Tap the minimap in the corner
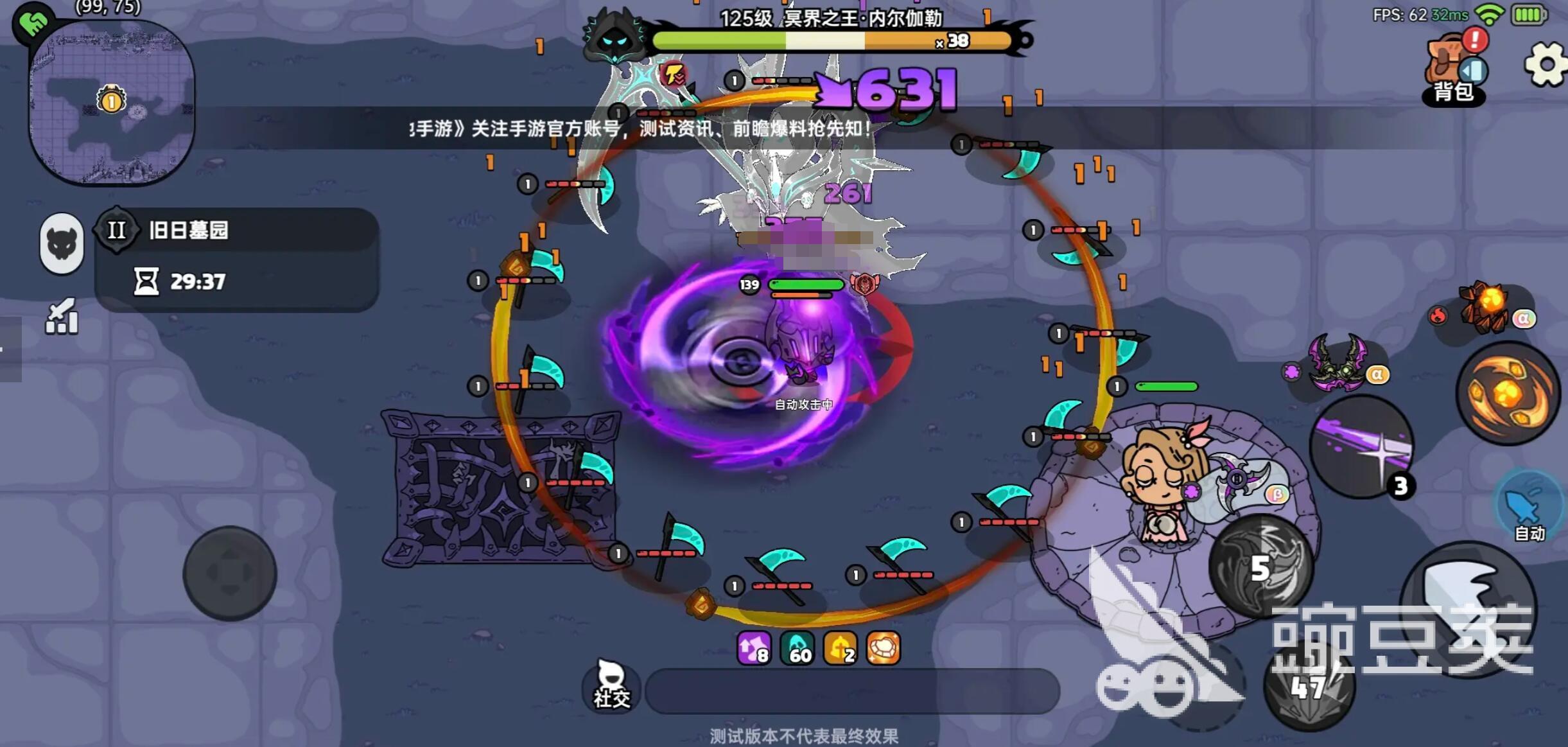 tap(112, 103)
